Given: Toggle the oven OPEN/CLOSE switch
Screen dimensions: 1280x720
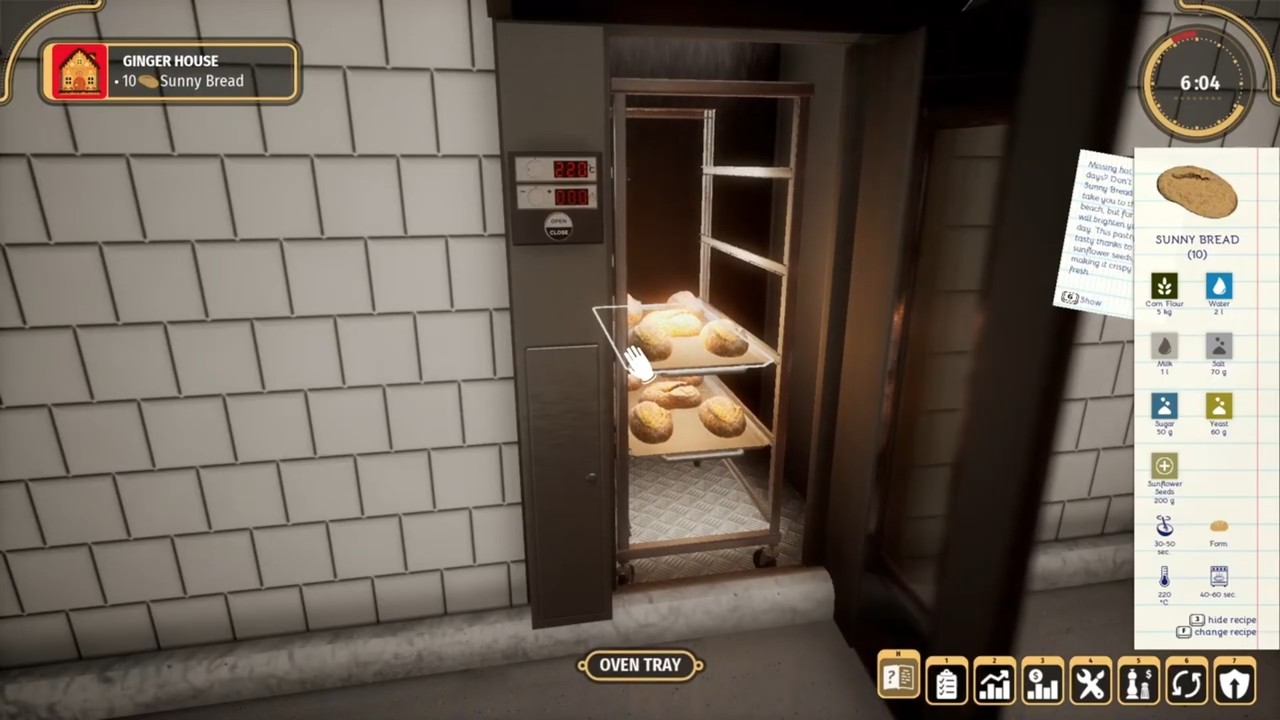Looking at the screenshot, I should pyautogui.click(x=558, y=227).
